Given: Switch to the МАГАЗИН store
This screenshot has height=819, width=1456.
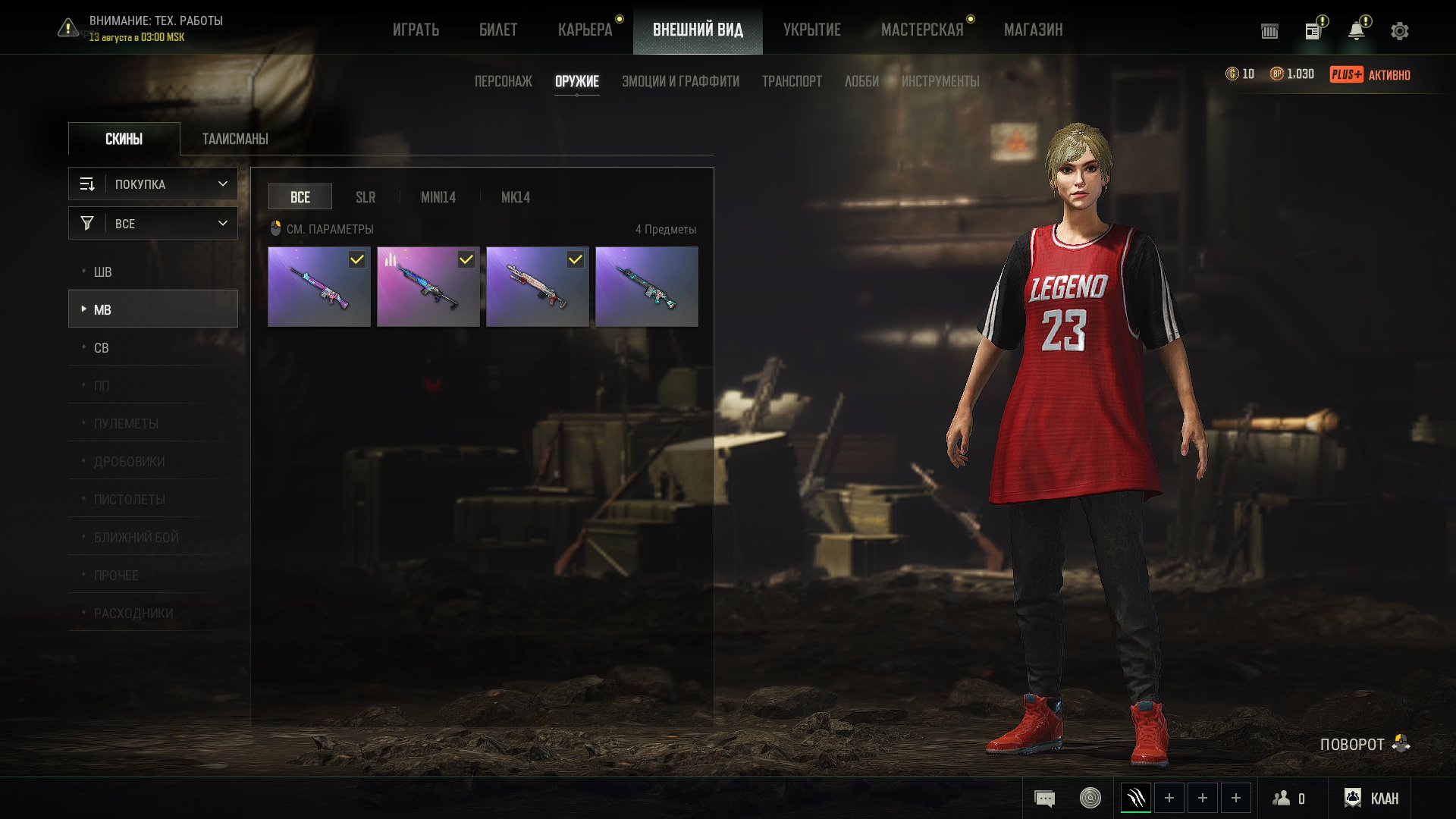Looking at the screenshot, I should pos(1033,30).
